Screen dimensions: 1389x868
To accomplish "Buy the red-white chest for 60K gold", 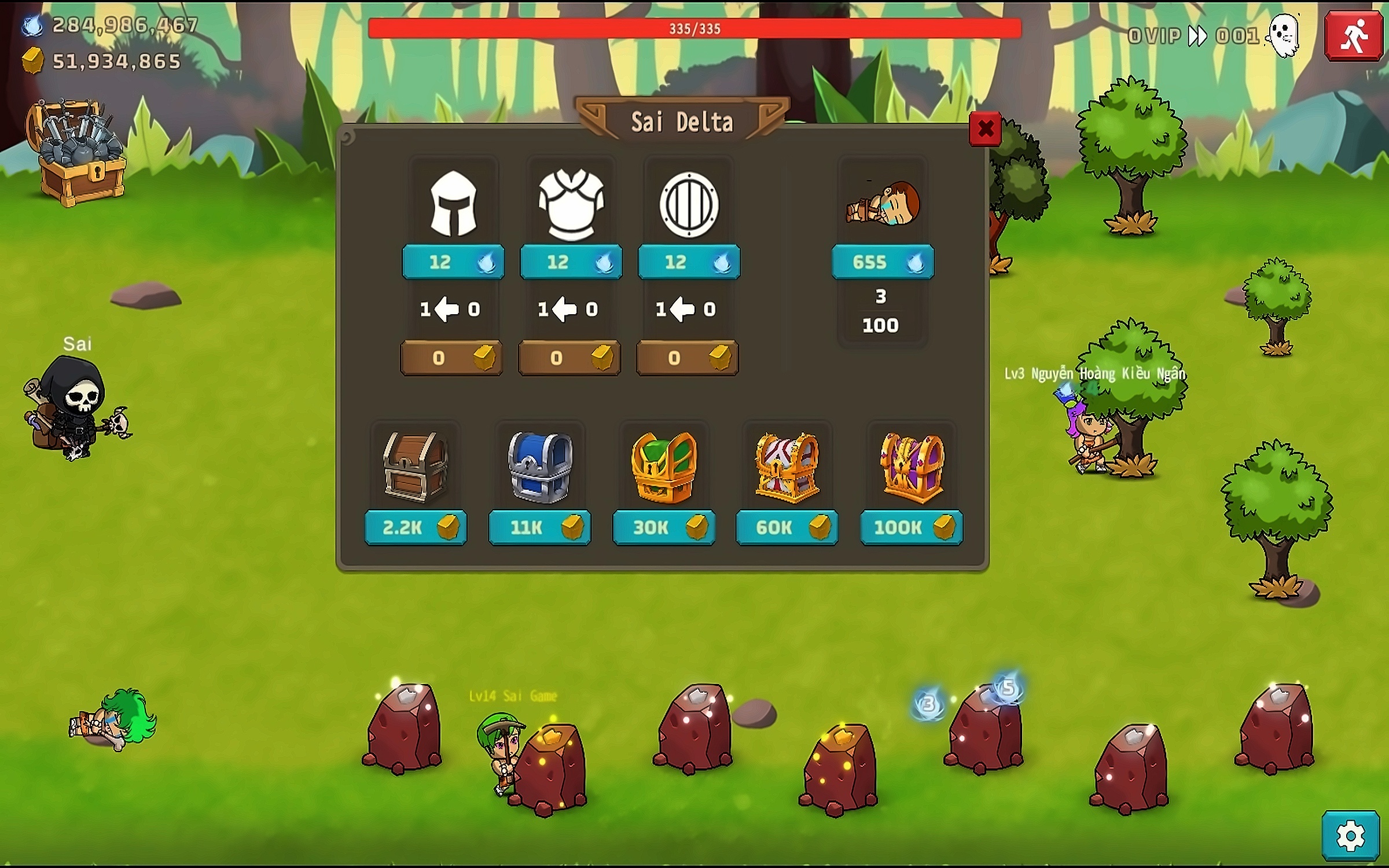I will (787, 527).
